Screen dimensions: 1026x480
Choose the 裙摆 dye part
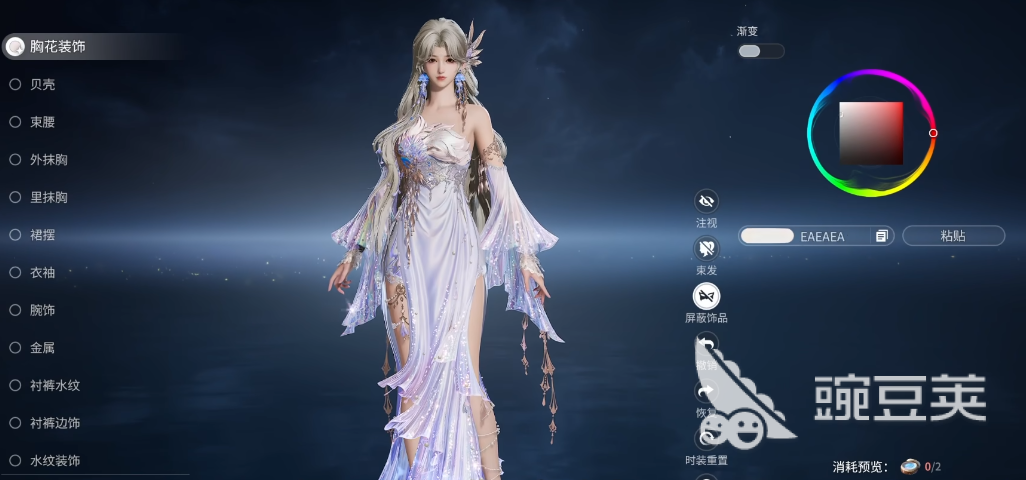coord(43,235)
